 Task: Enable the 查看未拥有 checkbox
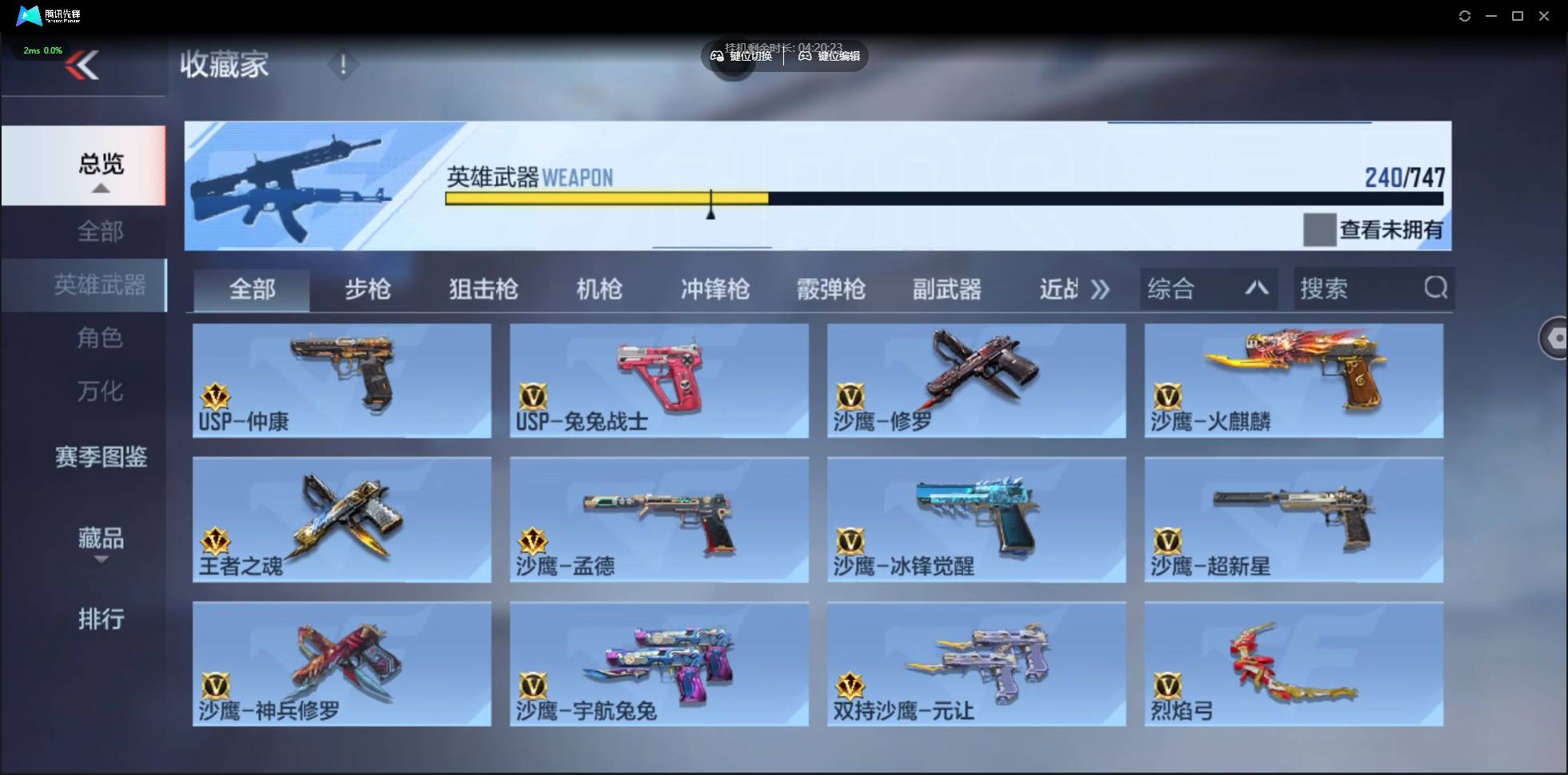(x=1319, y=229)
